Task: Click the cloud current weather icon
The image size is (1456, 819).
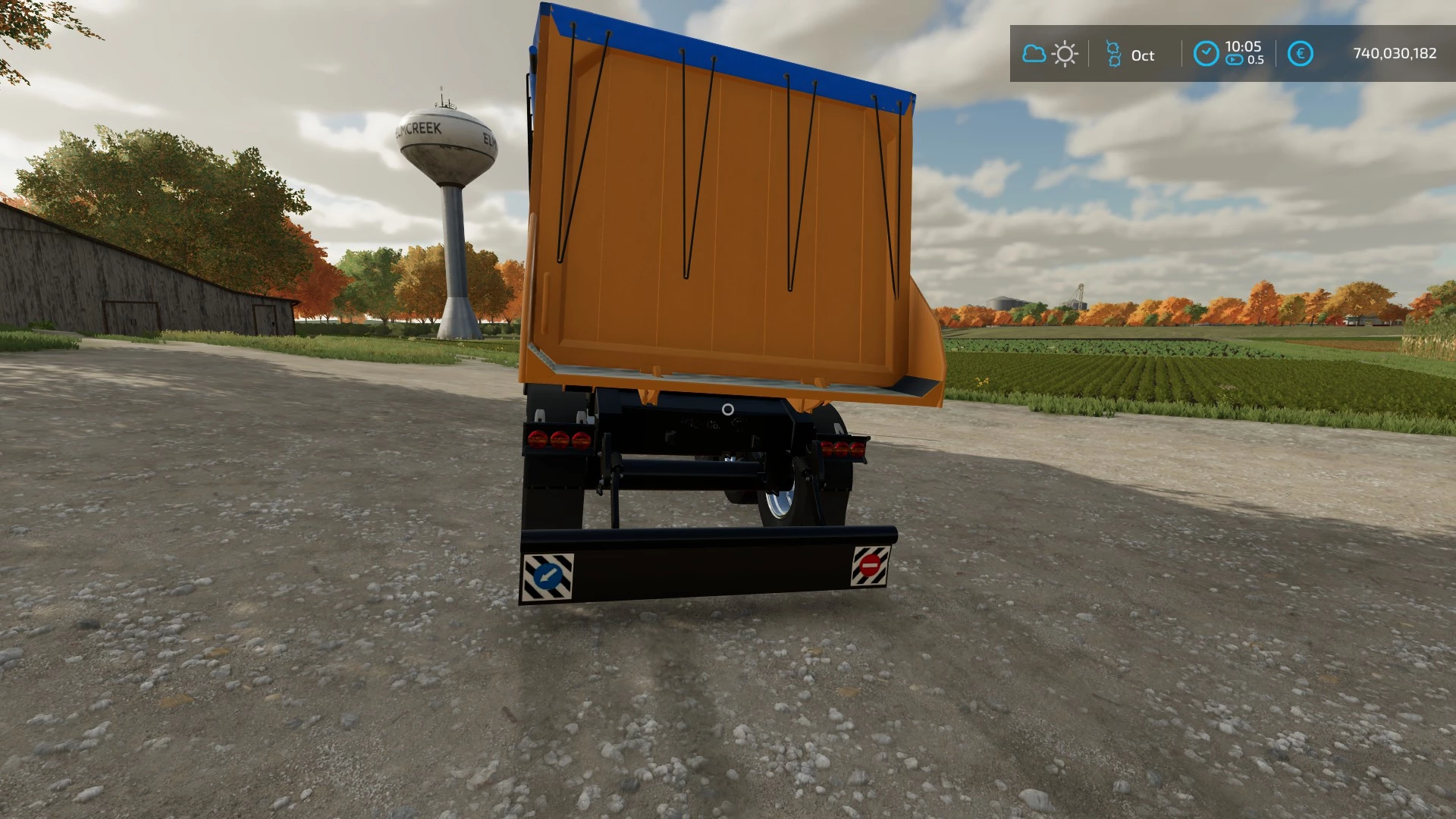Action: 1034,54
